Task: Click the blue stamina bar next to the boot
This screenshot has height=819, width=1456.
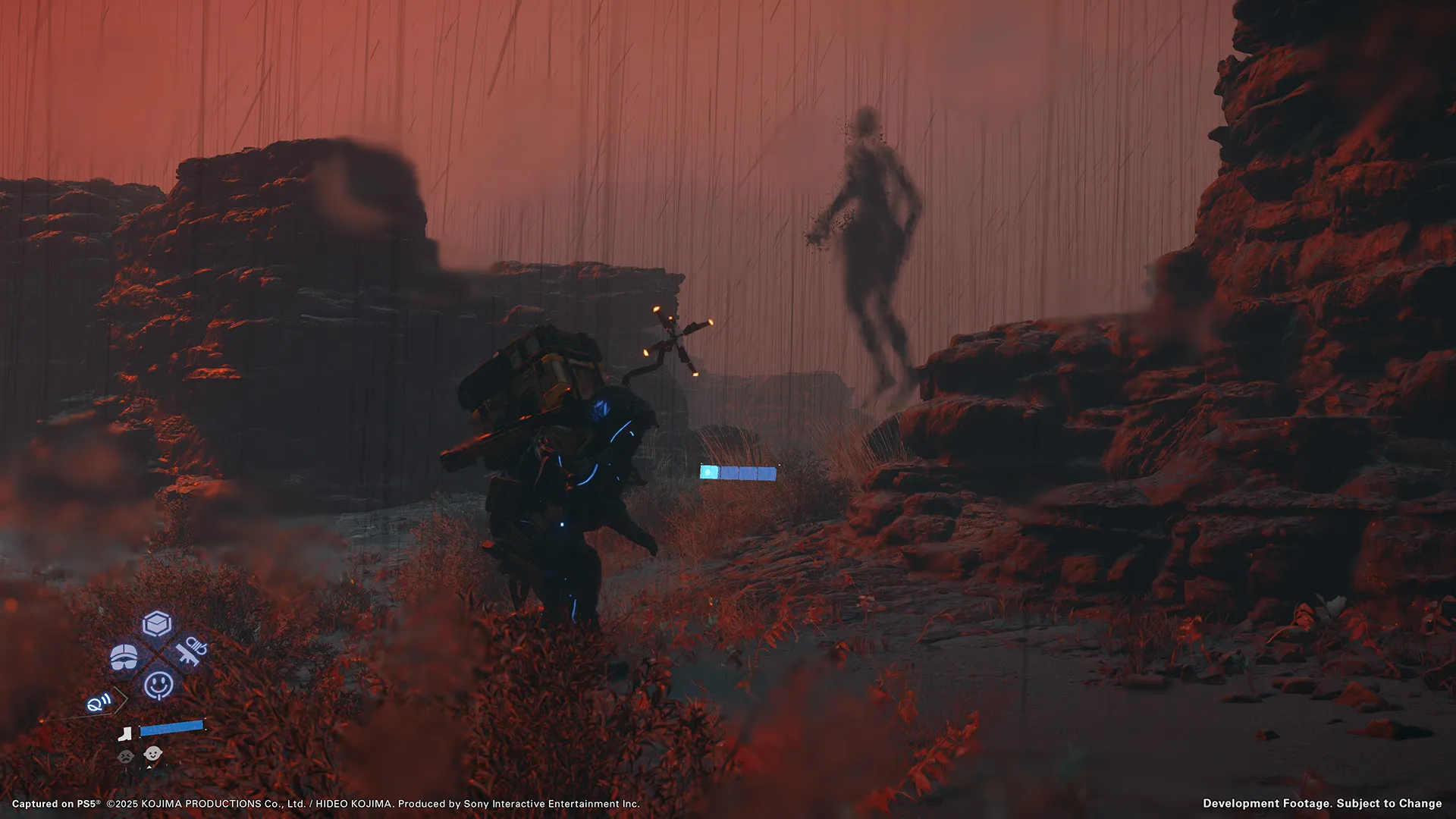Action: [x=170, y=729]
